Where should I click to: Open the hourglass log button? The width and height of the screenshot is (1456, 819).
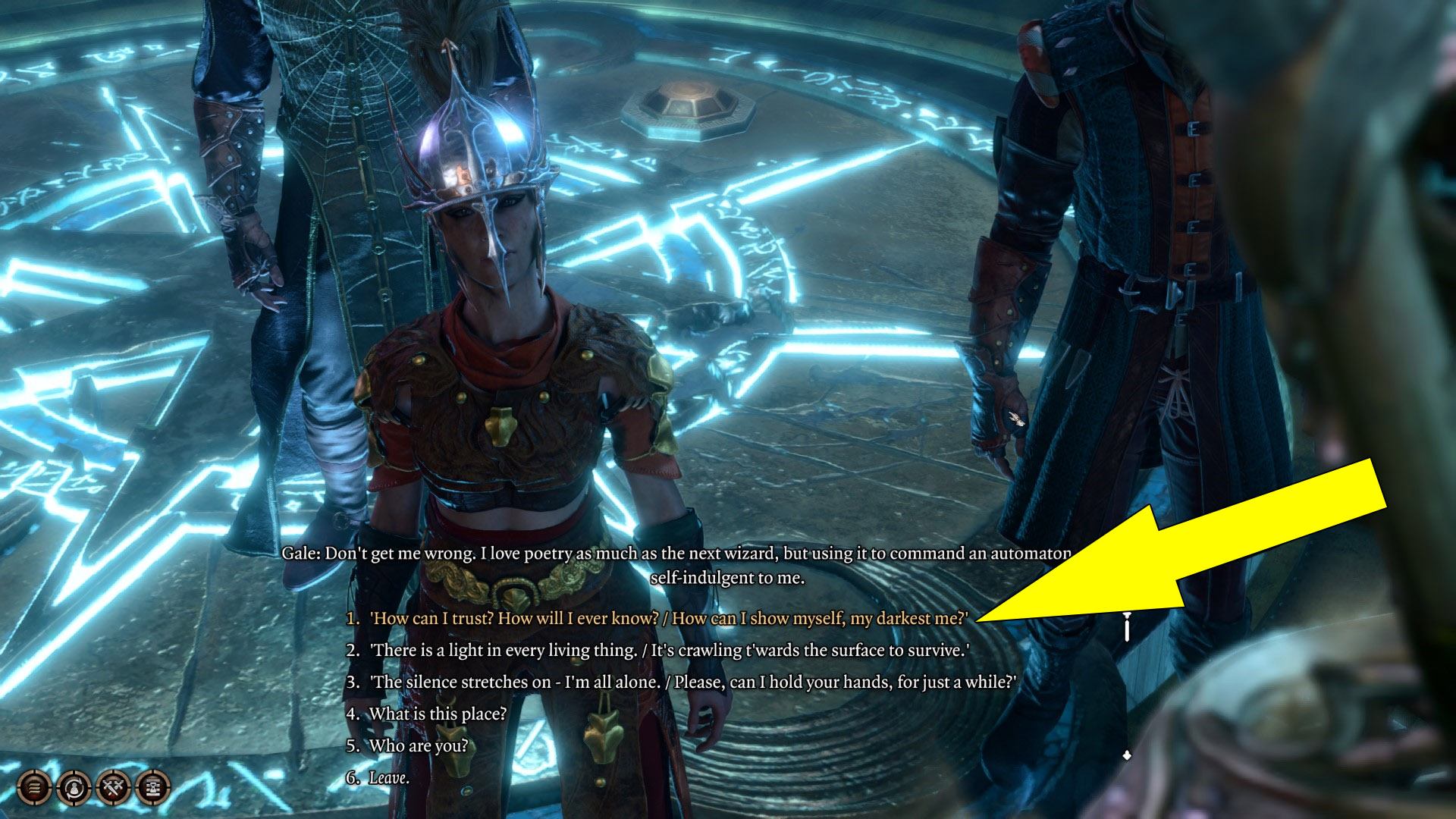pos(153,788)
